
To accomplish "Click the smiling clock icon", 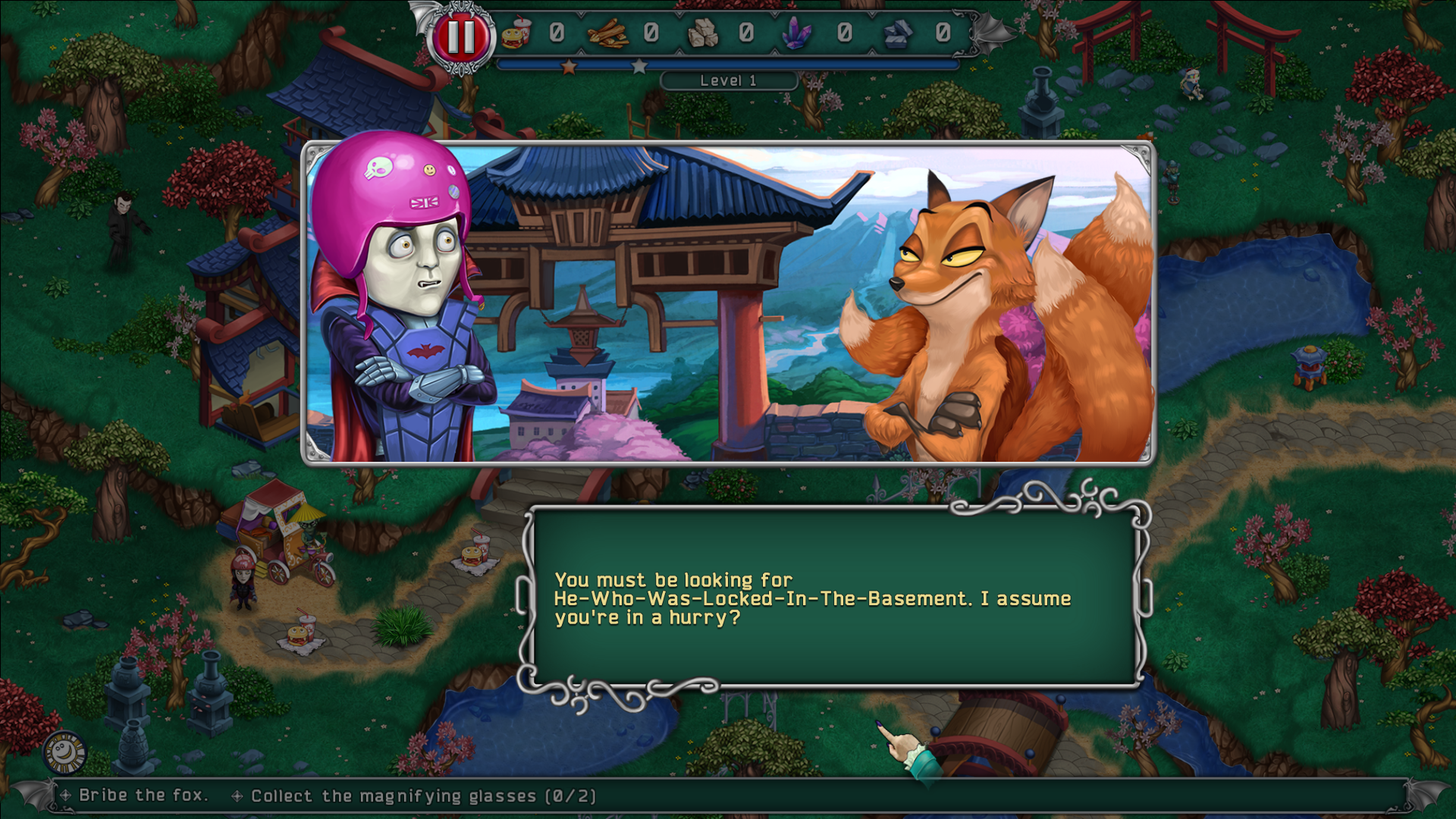I will 64,752.
